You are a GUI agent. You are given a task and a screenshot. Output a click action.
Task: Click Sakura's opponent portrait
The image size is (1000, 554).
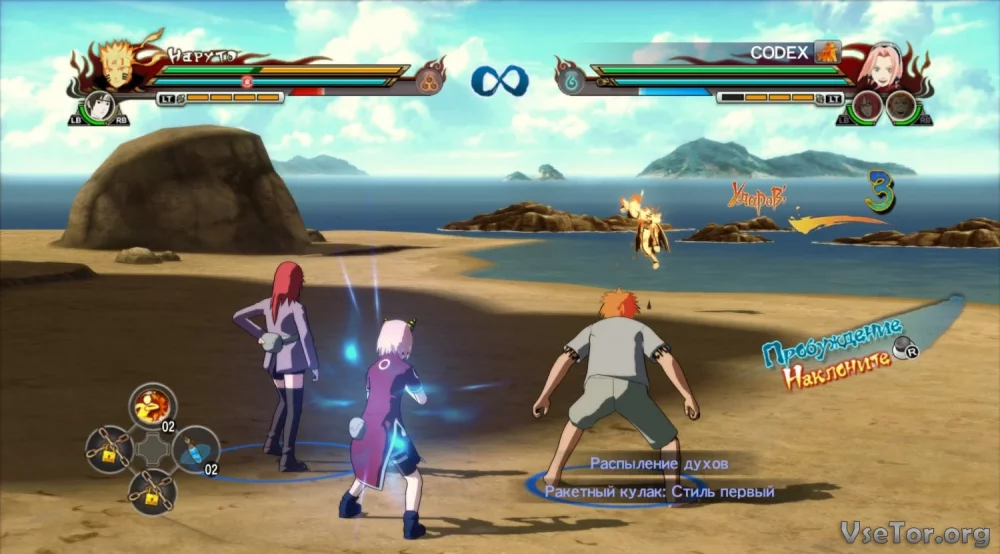pyautogui.click(x=886, y=64)
